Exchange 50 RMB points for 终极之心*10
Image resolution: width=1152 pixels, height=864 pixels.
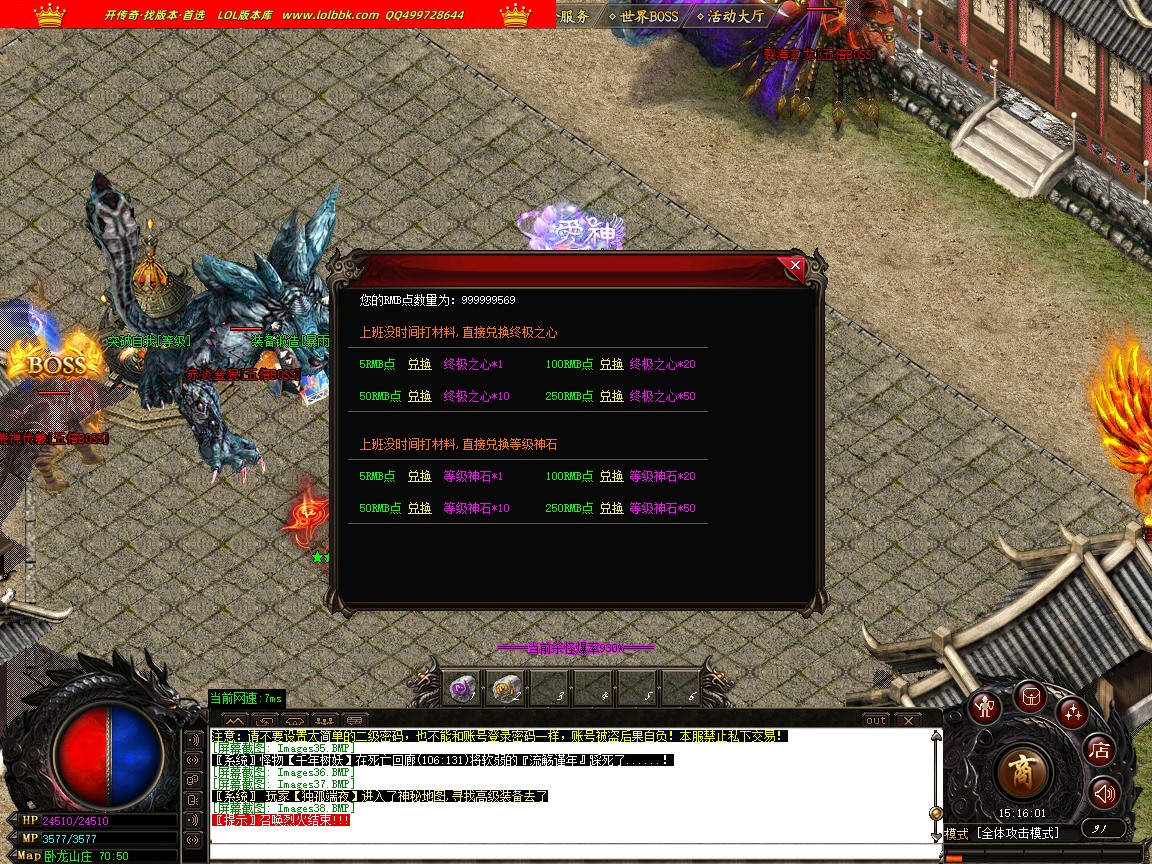tap(420, 397)
